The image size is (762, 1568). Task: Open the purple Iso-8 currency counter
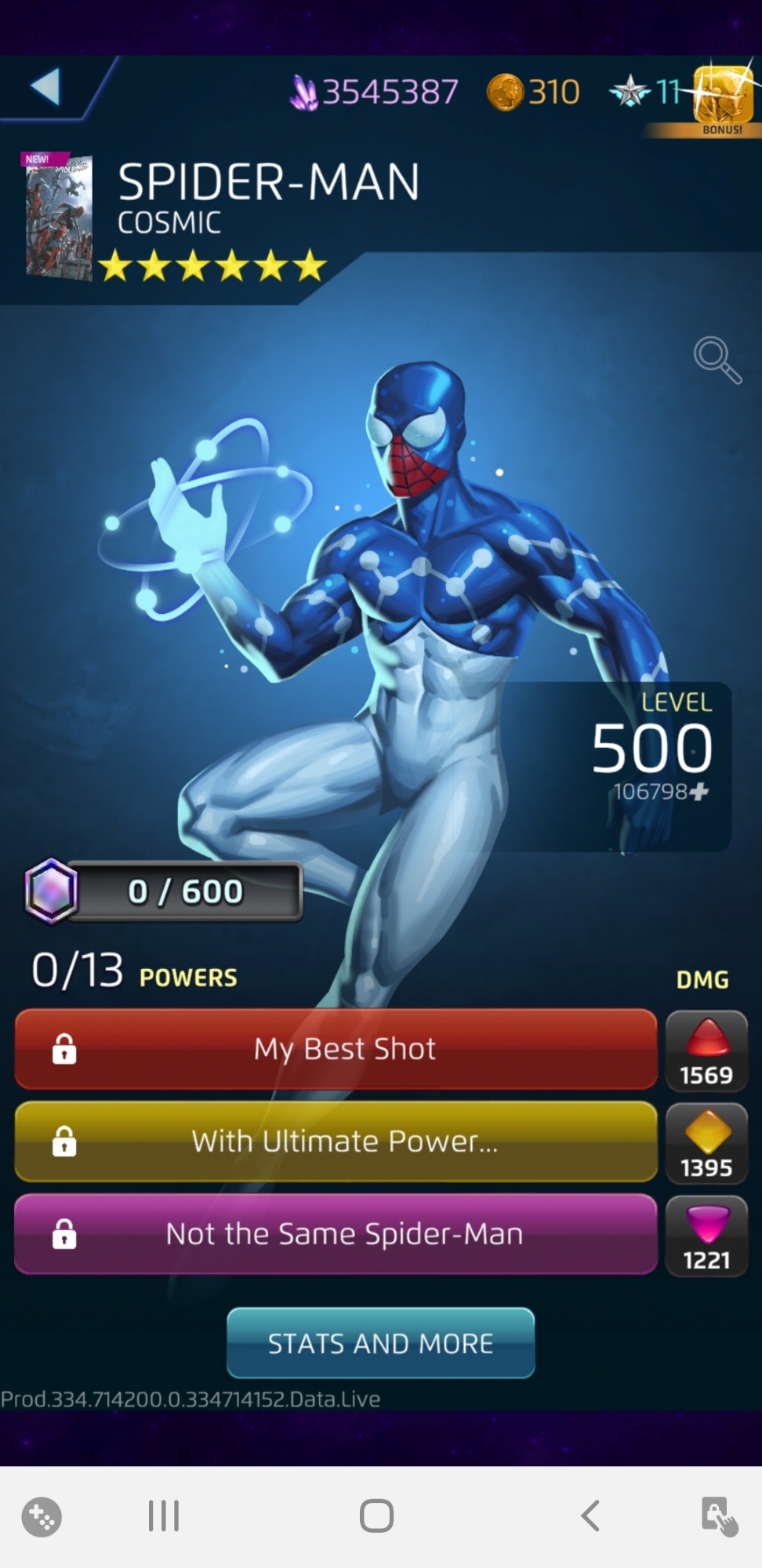click(x=374, y=93)
